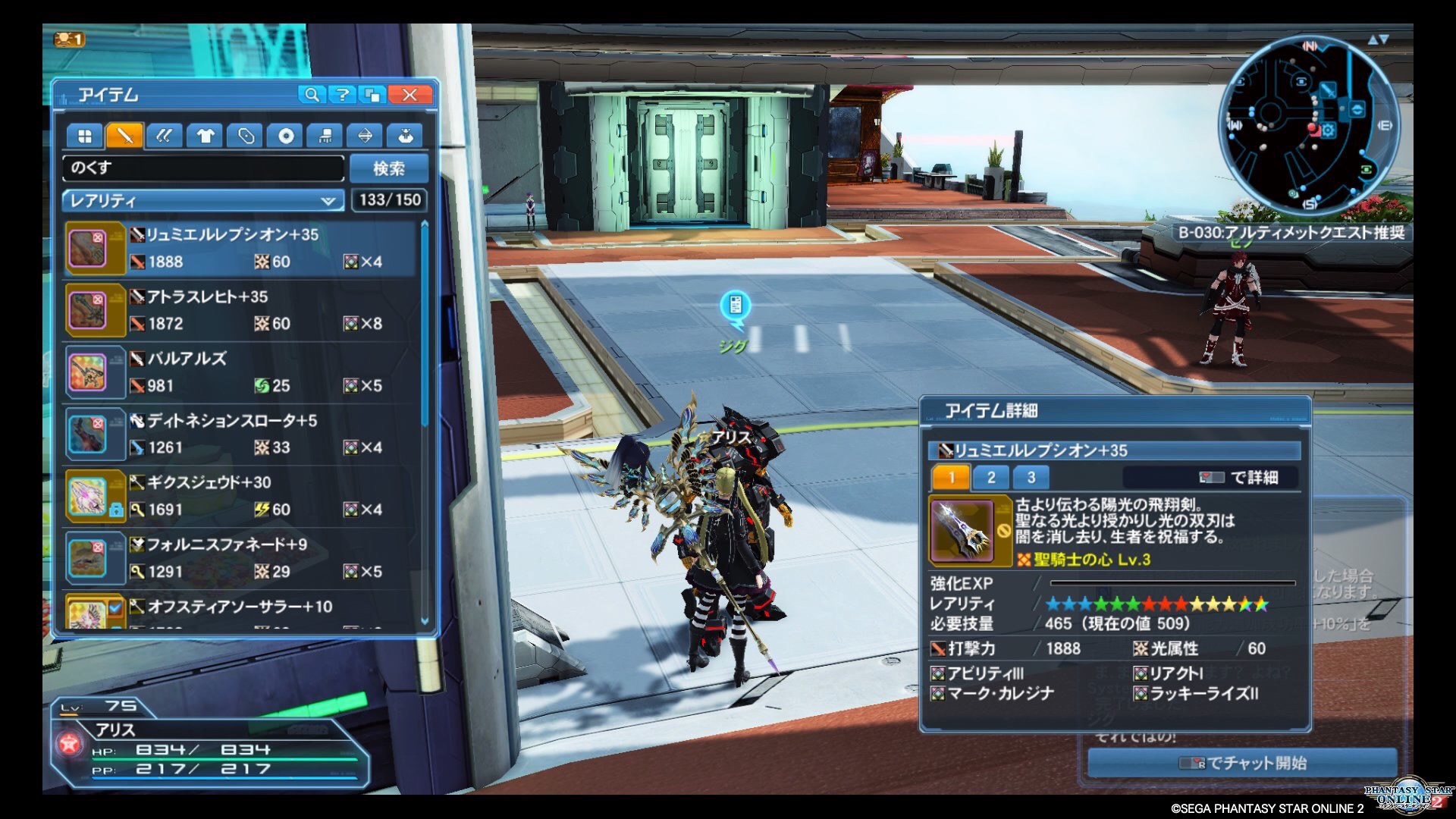The width and height of the screenshot is (1456, 819).
Task: Pick the ギクスジェウド+30 weapon row
Action: tap(241, 497)
